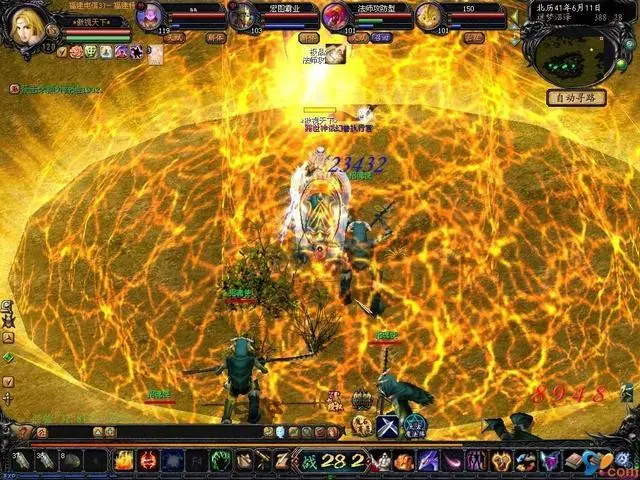Screen dimensions: 640x480
Task: Use the red demon mask skill
Action: tap(149, 461)
